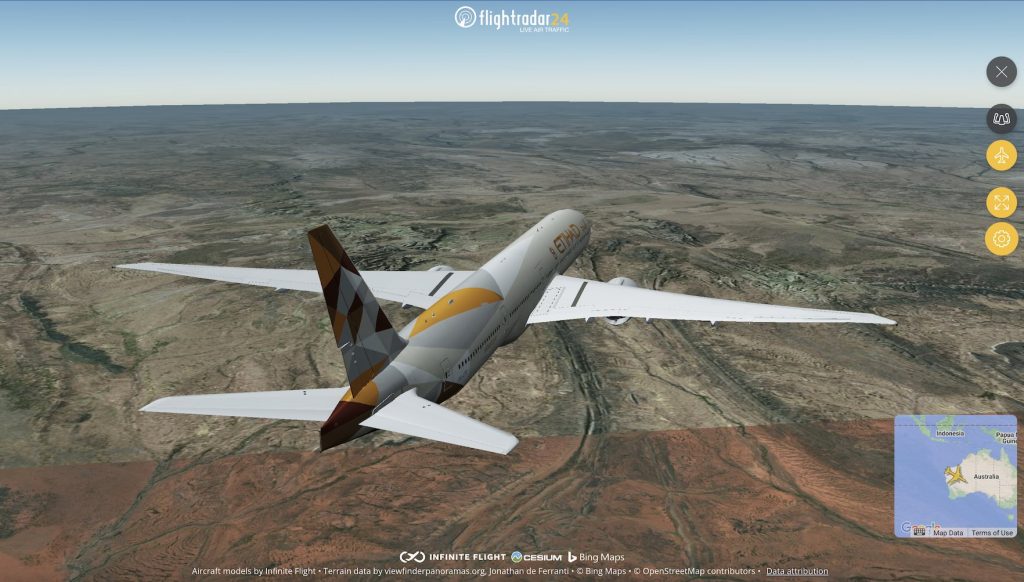The width and height of the screenshot is (1024, 582).
Task: Open the Data attribution link
Action: tap(797, 571)
